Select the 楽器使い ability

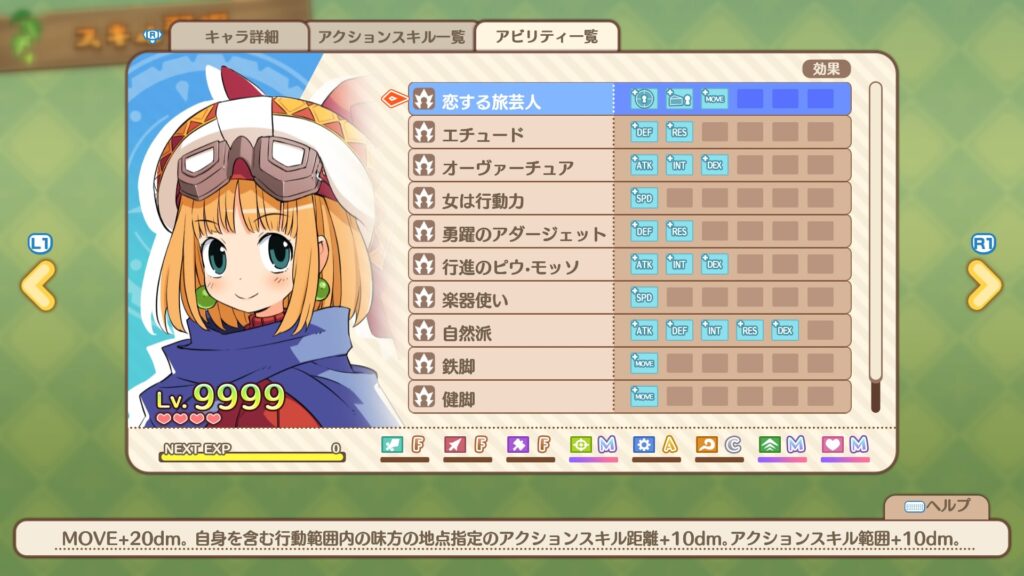(512, 298)
